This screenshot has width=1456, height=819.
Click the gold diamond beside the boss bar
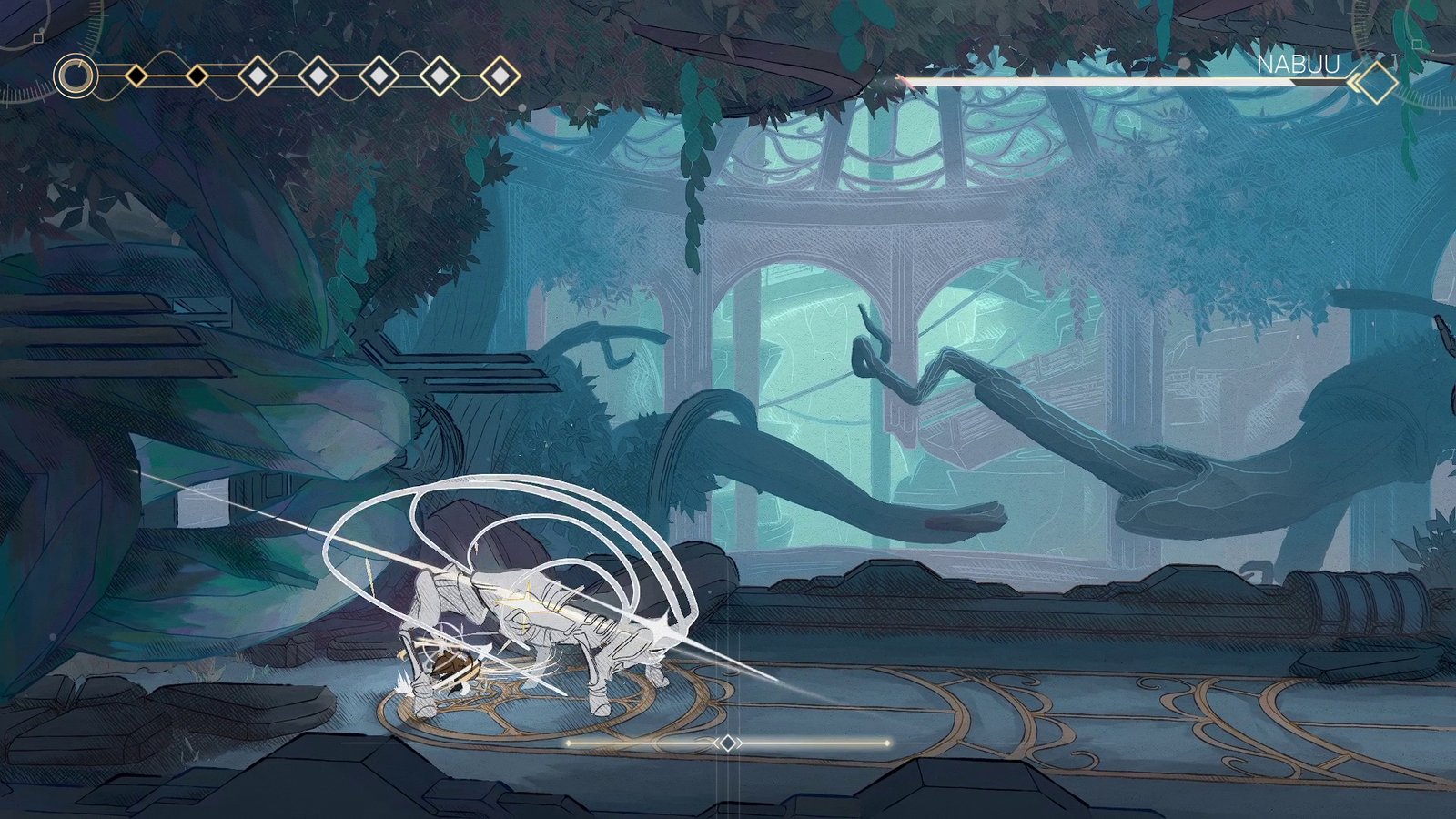(x=1376, y=82)
